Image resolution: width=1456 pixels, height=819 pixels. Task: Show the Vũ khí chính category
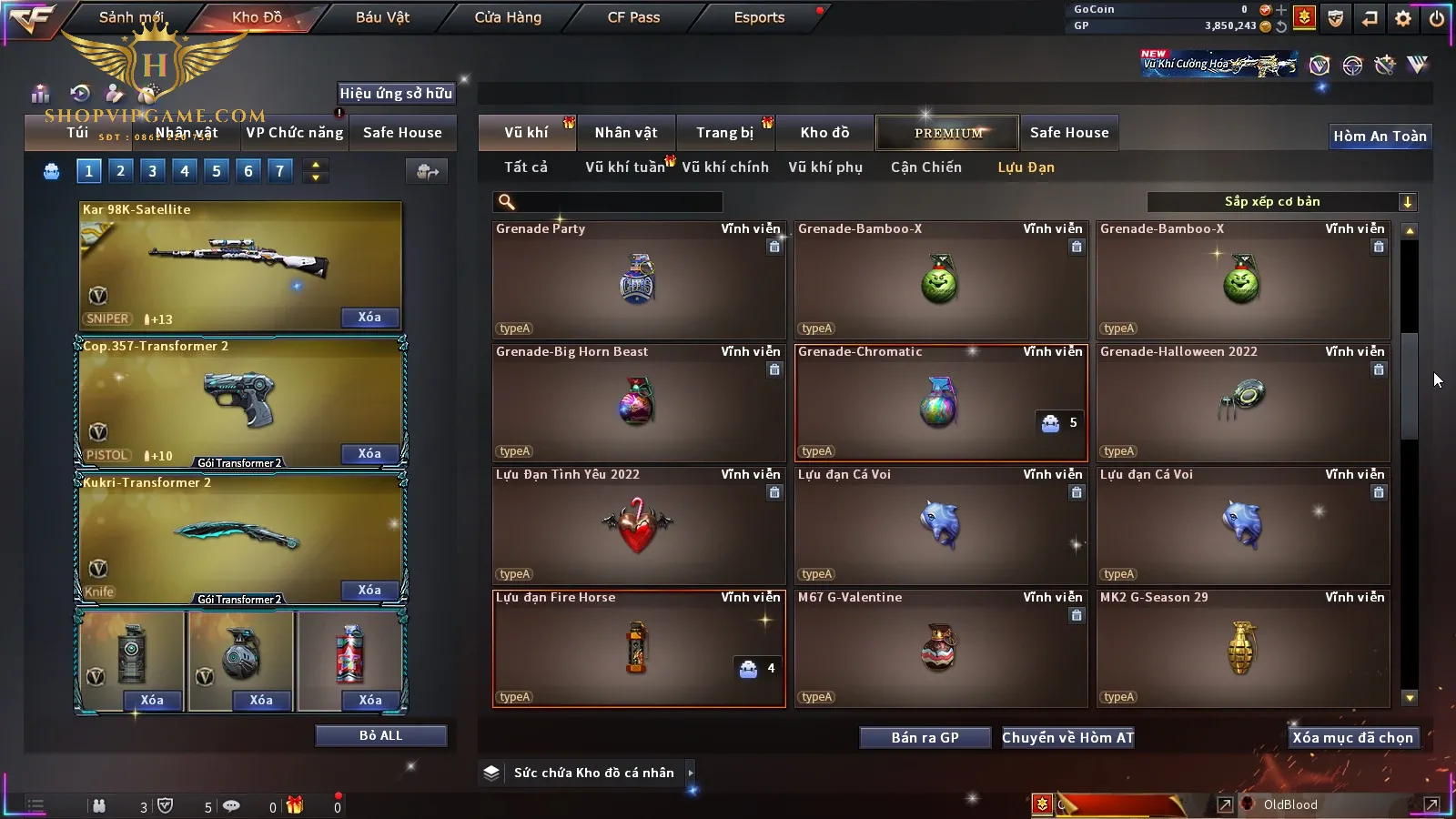click(724, 167)
